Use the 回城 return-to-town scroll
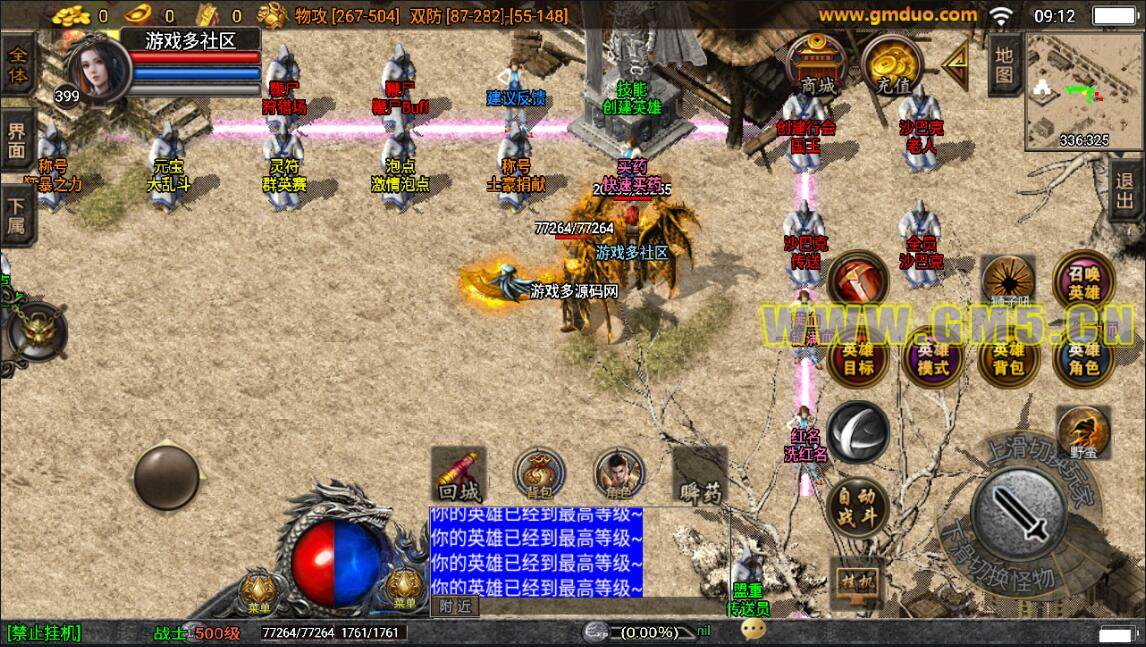The height and width of the screenshot is (647, 1146). point(459,475)
